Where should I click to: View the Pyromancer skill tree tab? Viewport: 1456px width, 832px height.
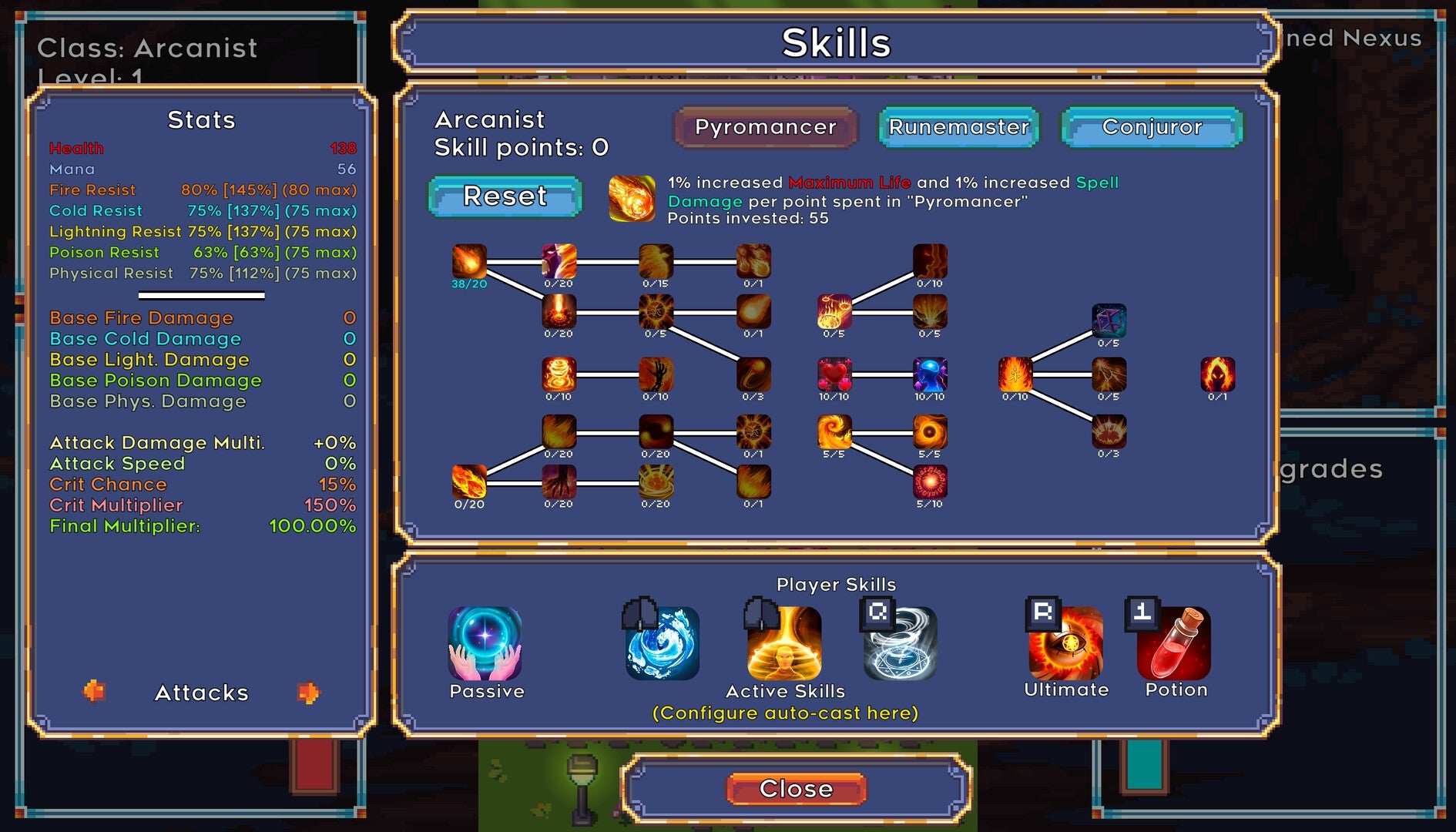[x=766, y=126]
